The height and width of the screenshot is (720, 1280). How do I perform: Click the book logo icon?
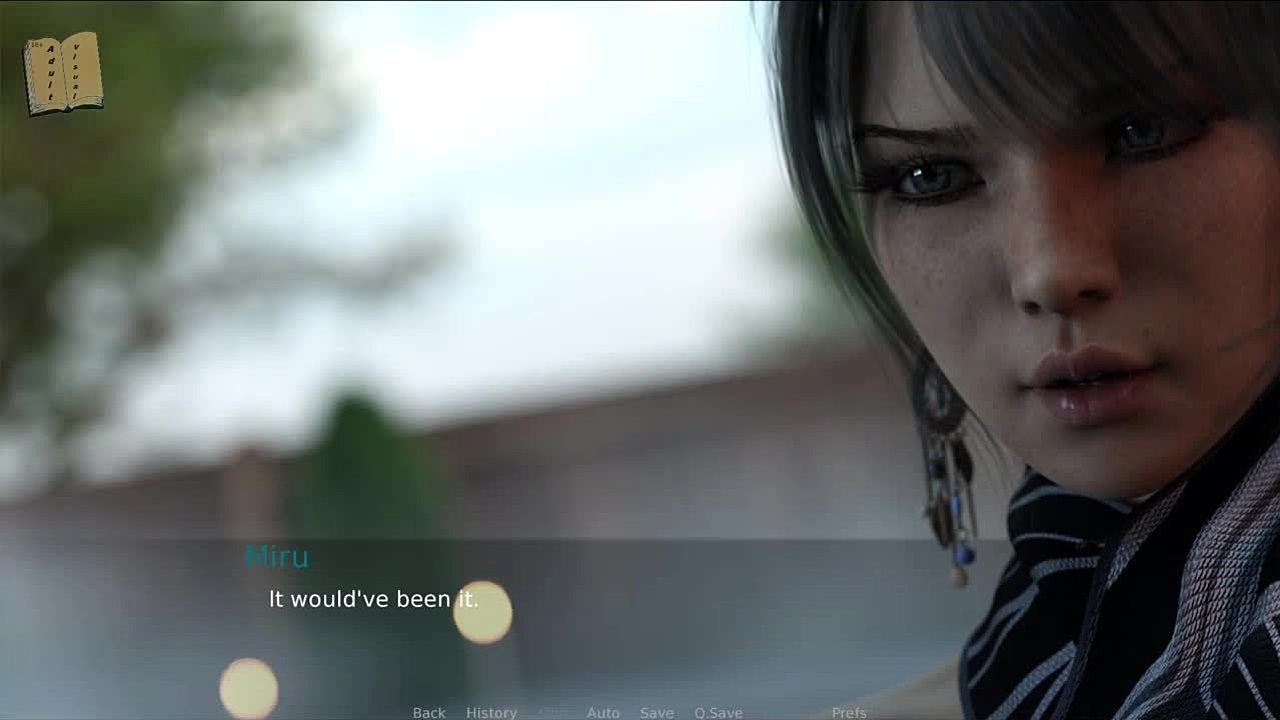tap(63, 73)
